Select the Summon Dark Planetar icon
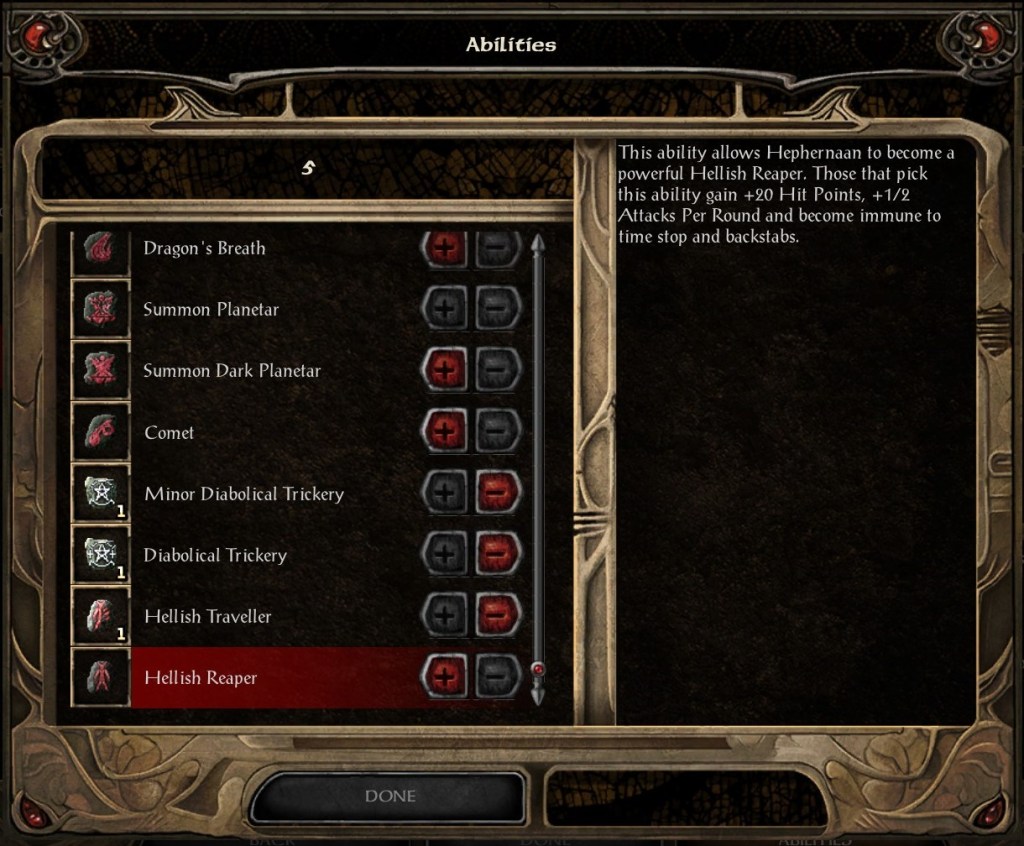1024x846 pixels. 102,371
